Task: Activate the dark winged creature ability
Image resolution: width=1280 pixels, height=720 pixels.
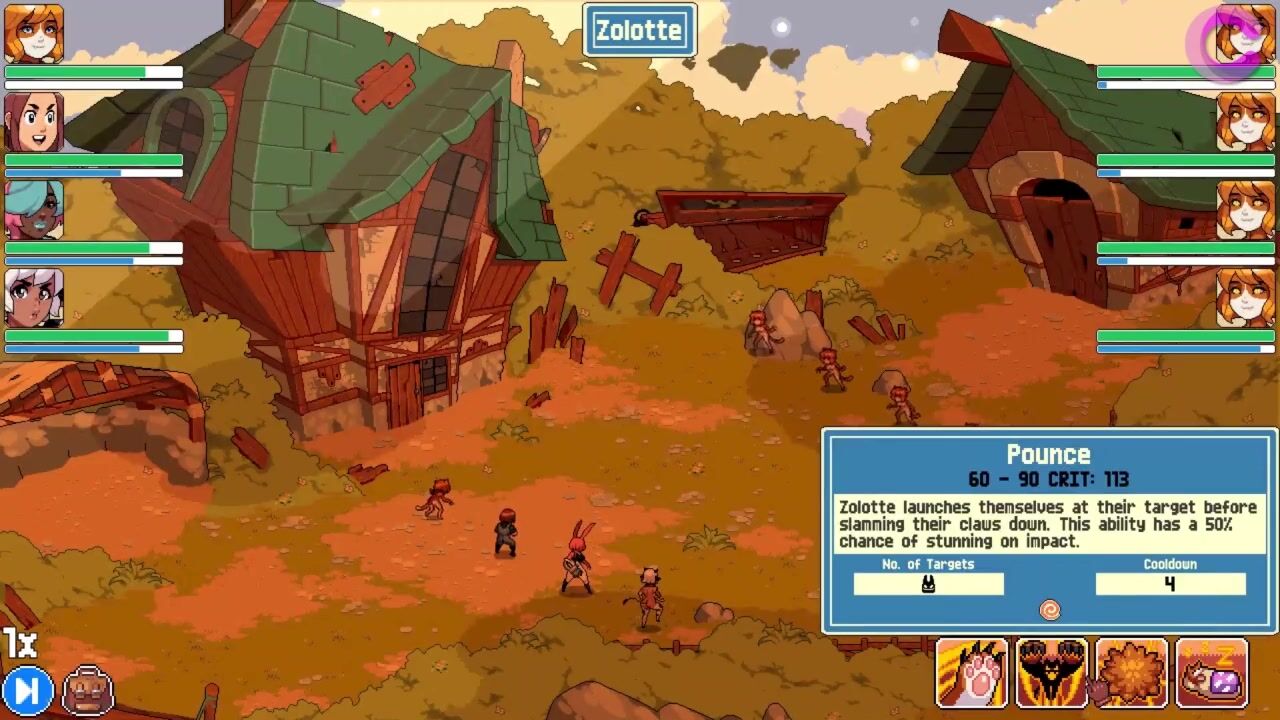Action: point(1051,674)
